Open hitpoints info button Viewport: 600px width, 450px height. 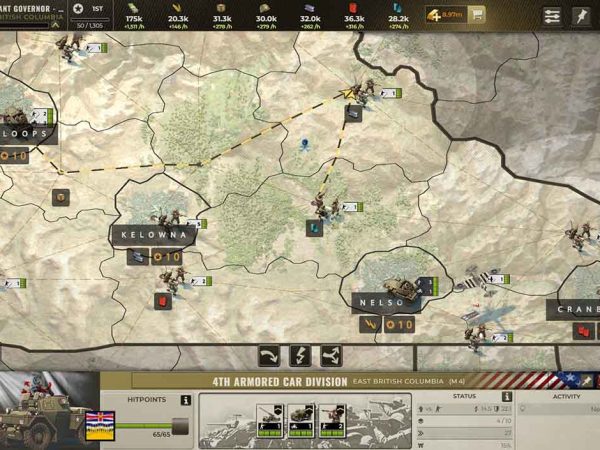click(184, 400)
